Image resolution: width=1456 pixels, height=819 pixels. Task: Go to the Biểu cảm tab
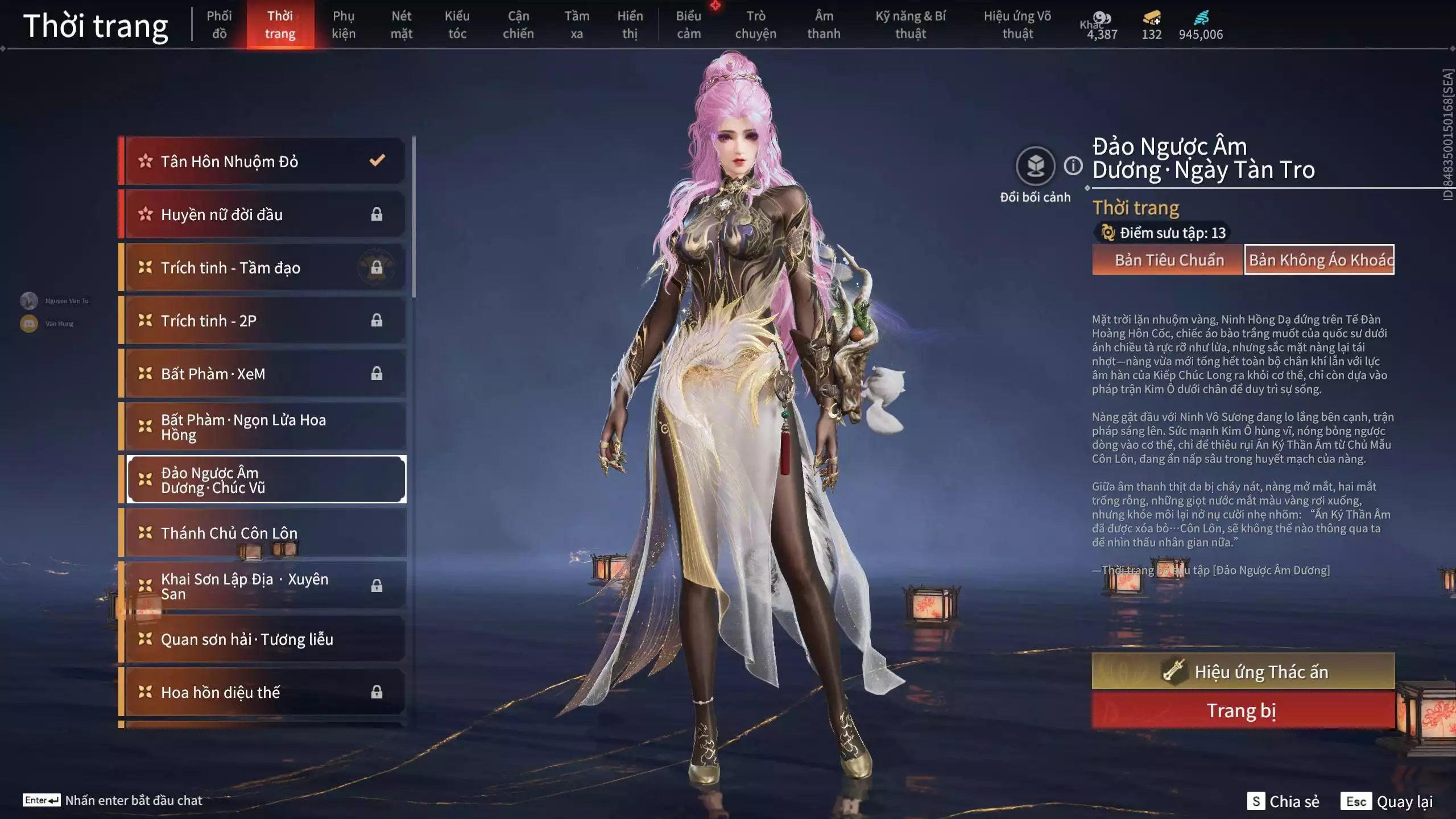(x=688, y=24)
